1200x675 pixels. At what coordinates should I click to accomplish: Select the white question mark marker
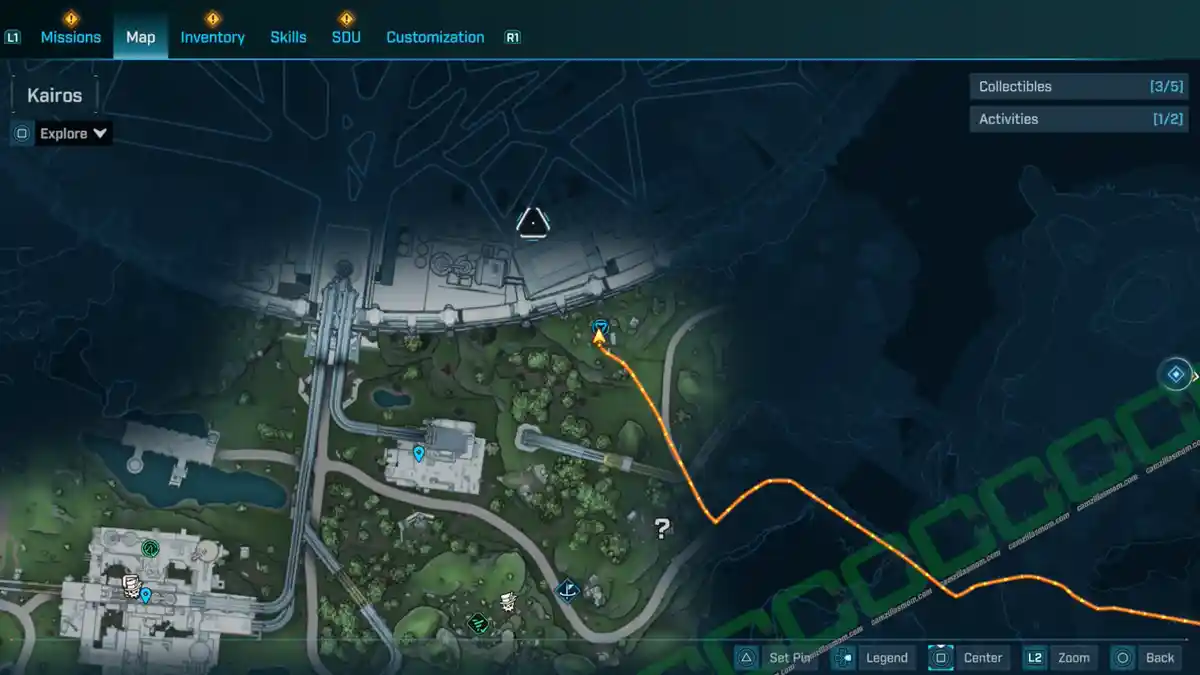[661, 528]
